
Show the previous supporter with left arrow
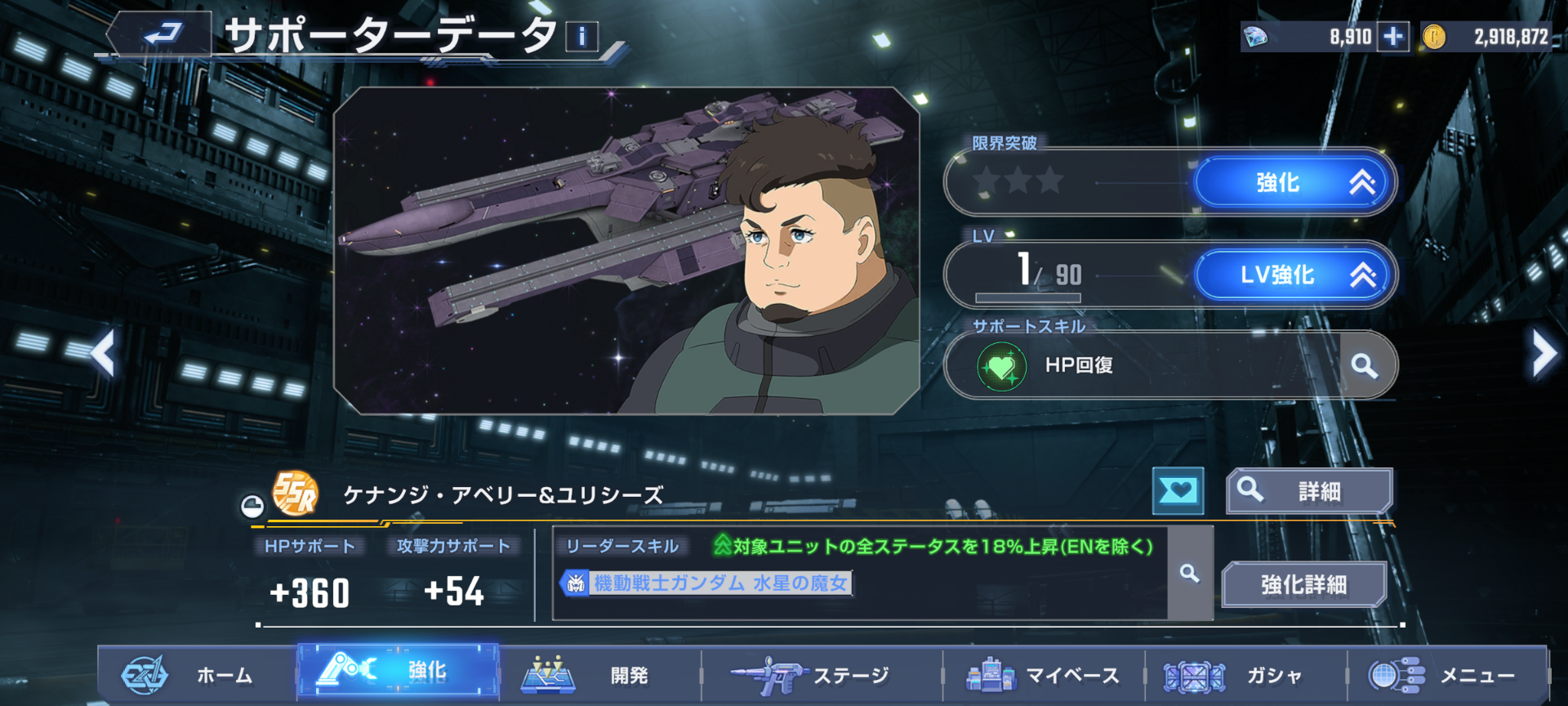pyautogui.click(x=104, y=354)
